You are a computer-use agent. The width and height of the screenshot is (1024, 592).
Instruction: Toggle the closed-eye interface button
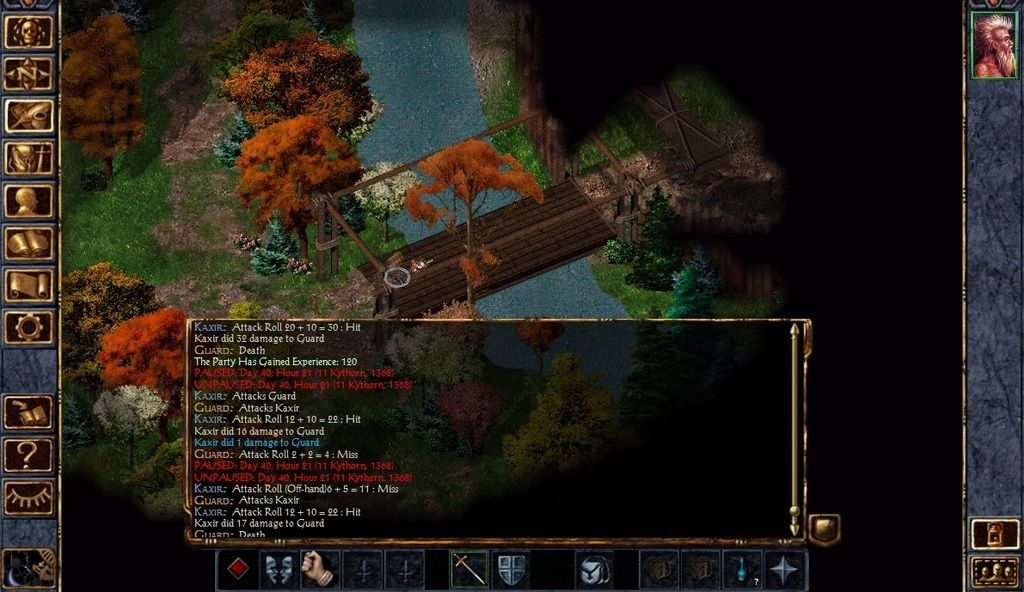tap(29, 497)
